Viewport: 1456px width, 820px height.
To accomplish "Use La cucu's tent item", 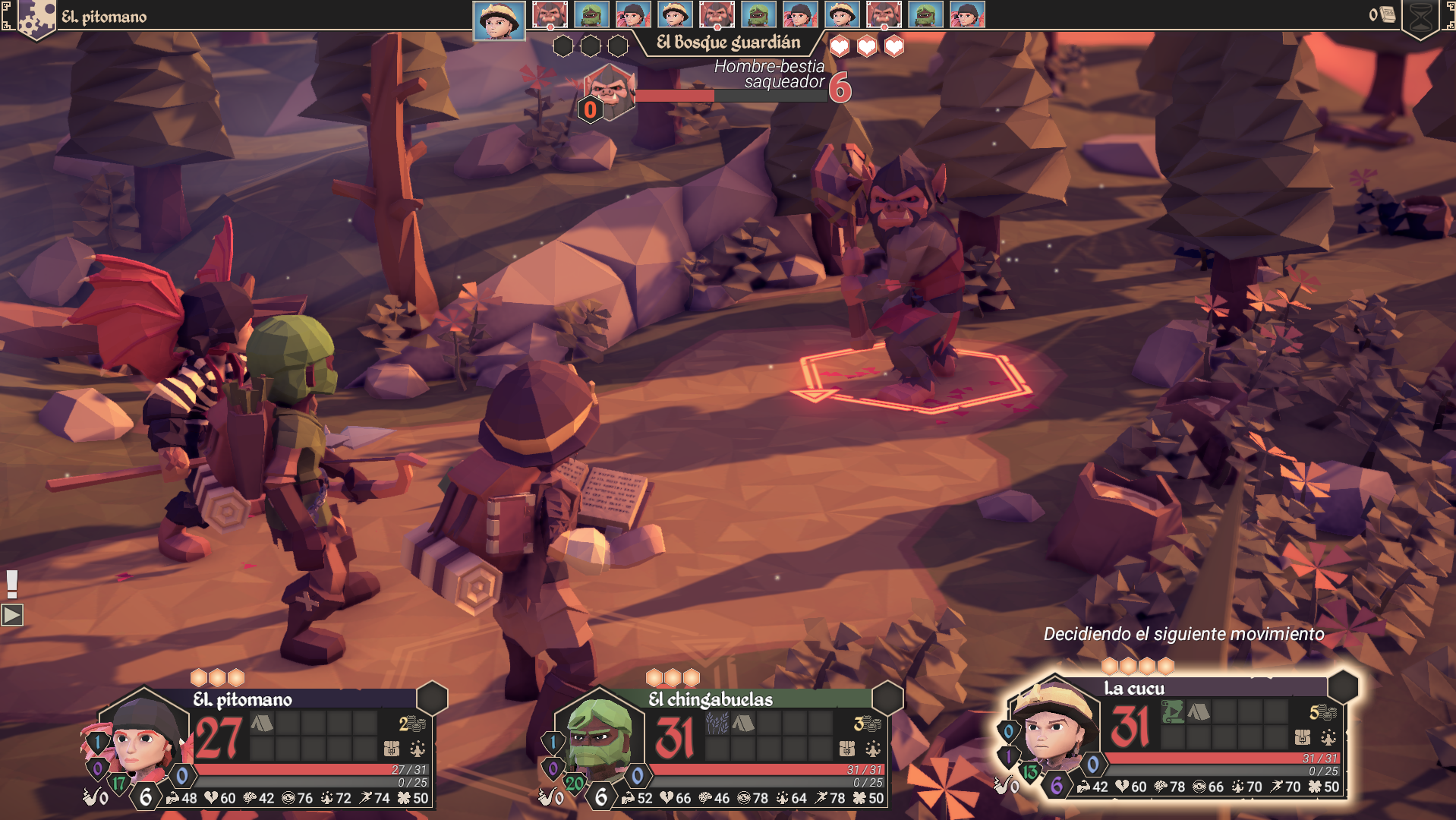I will click(x=1199, y=712).
